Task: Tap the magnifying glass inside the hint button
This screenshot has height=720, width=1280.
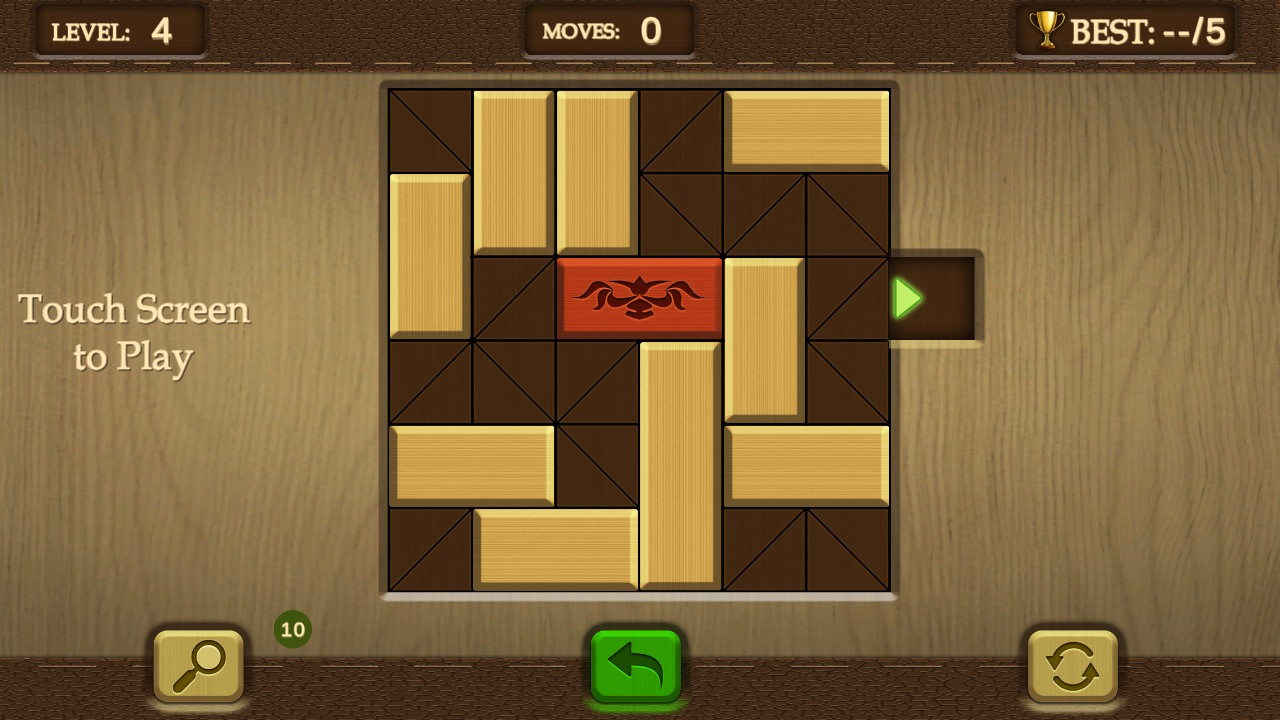Action: pyautogui.click(x=196, y=667)
